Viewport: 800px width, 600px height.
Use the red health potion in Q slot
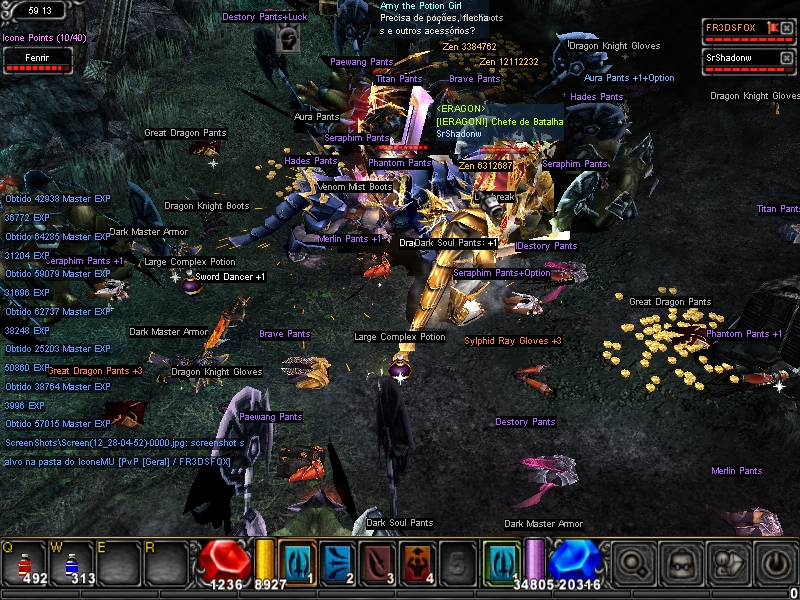coord(24,563)
